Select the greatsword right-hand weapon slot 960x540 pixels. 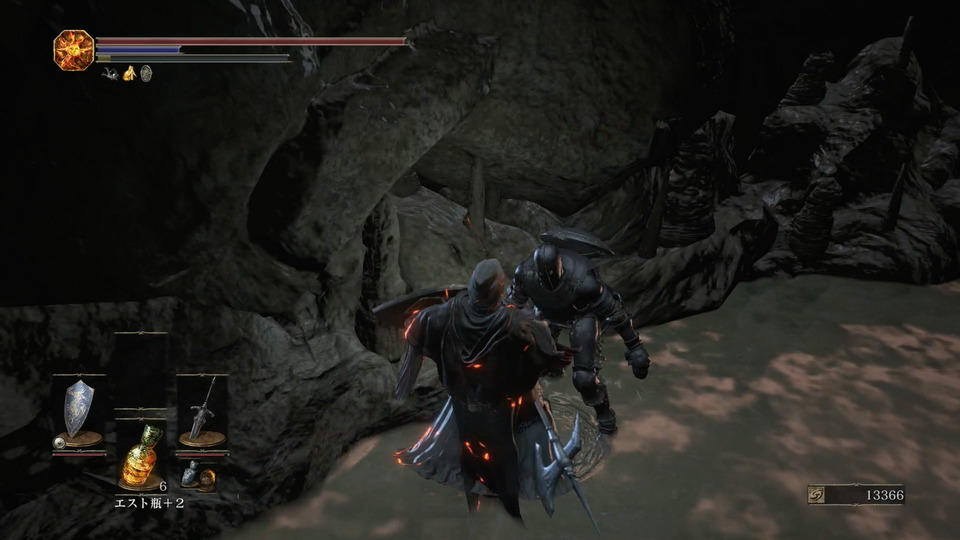201,409
